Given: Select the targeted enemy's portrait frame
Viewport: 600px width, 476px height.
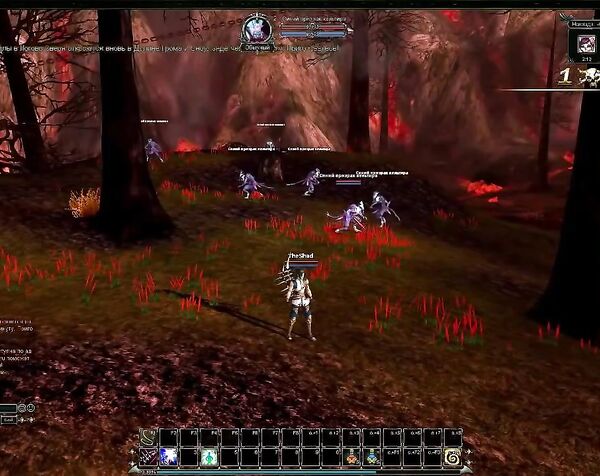Looking at the screenshot, I should (258, 30).
